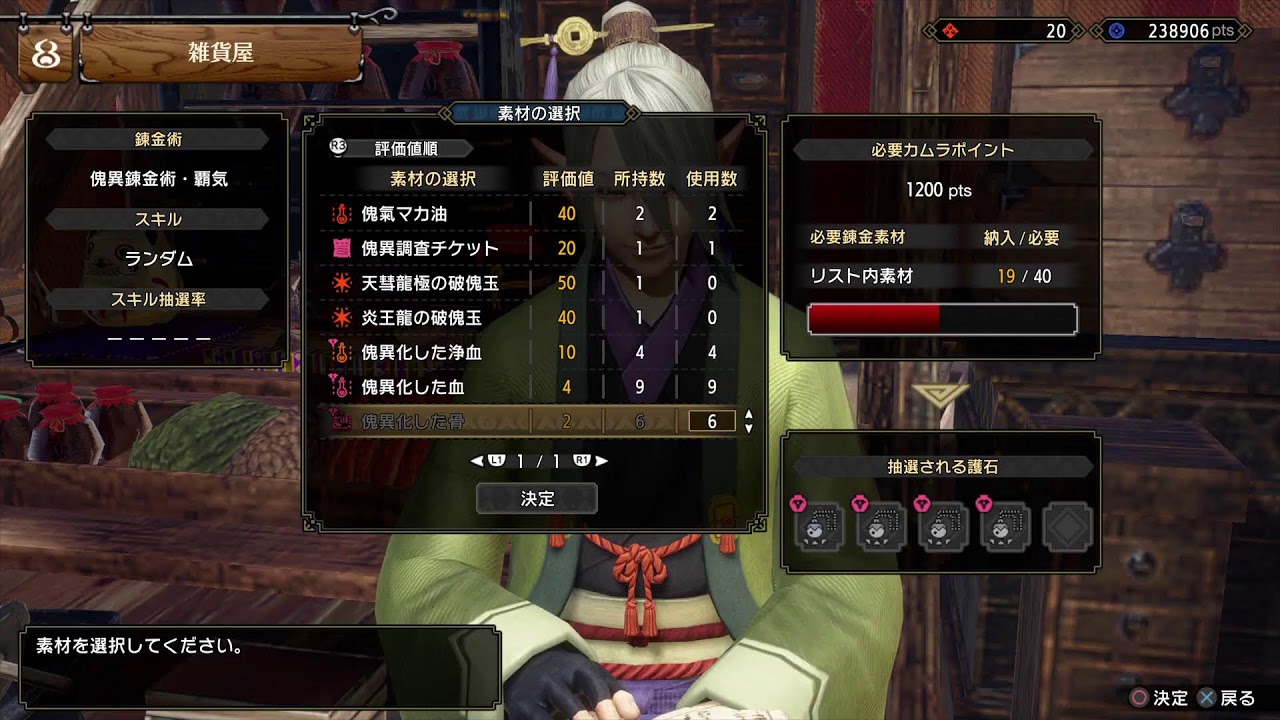This screenshot has height=720, width=1280.
Task: Adjust the use-count stepper arrows for 傀異化した骨
Action: tap(749, 422)
